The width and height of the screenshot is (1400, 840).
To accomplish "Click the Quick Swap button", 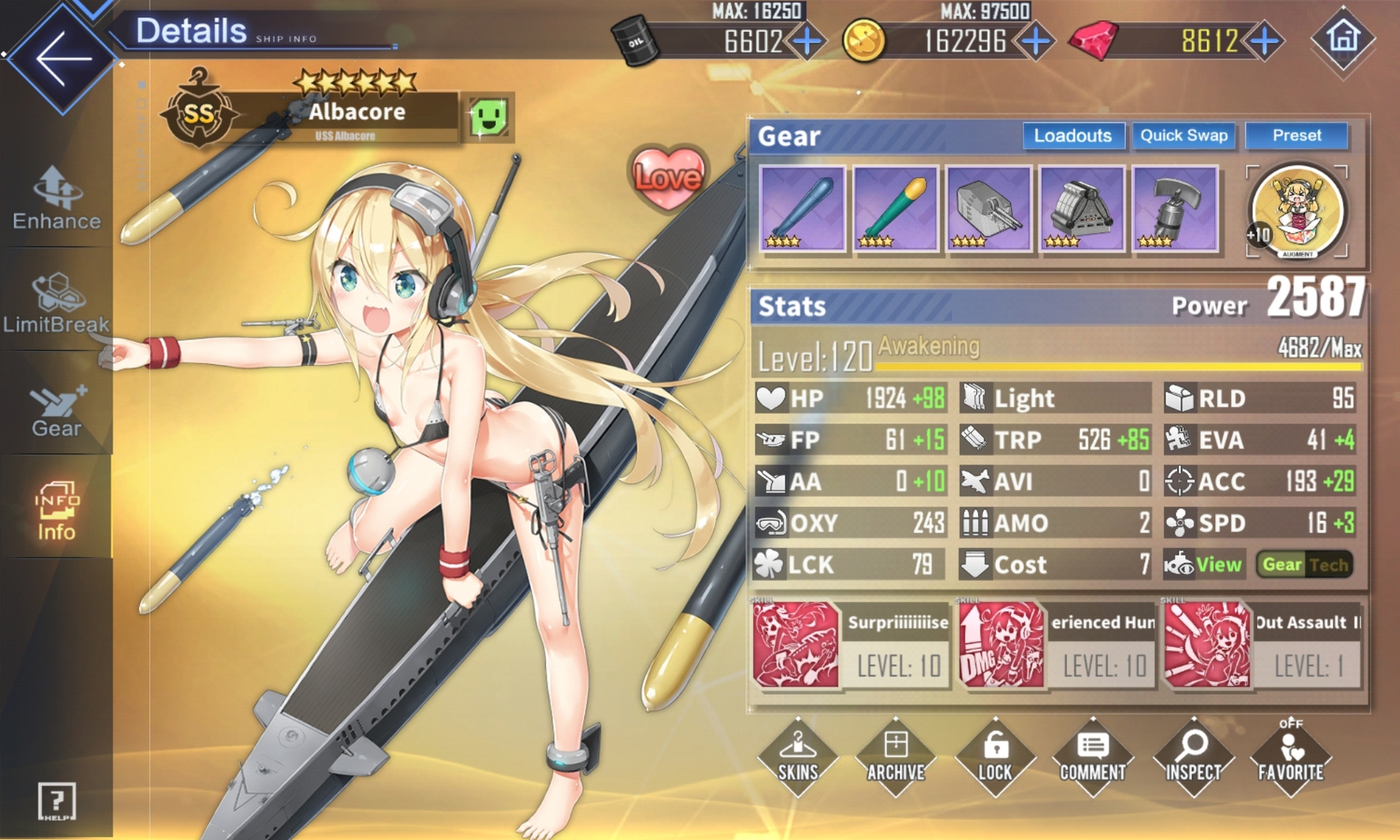I will 1183,136.
